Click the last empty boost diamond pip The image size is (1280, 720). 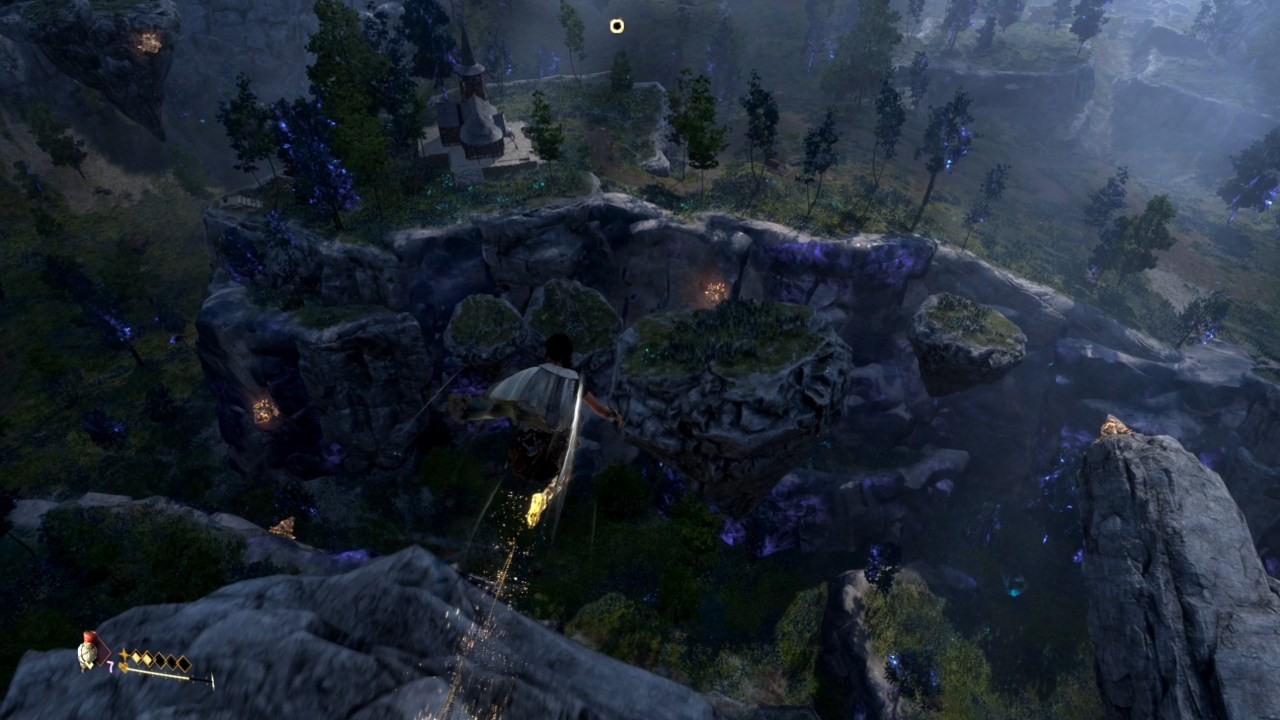(x=184, y=662)
